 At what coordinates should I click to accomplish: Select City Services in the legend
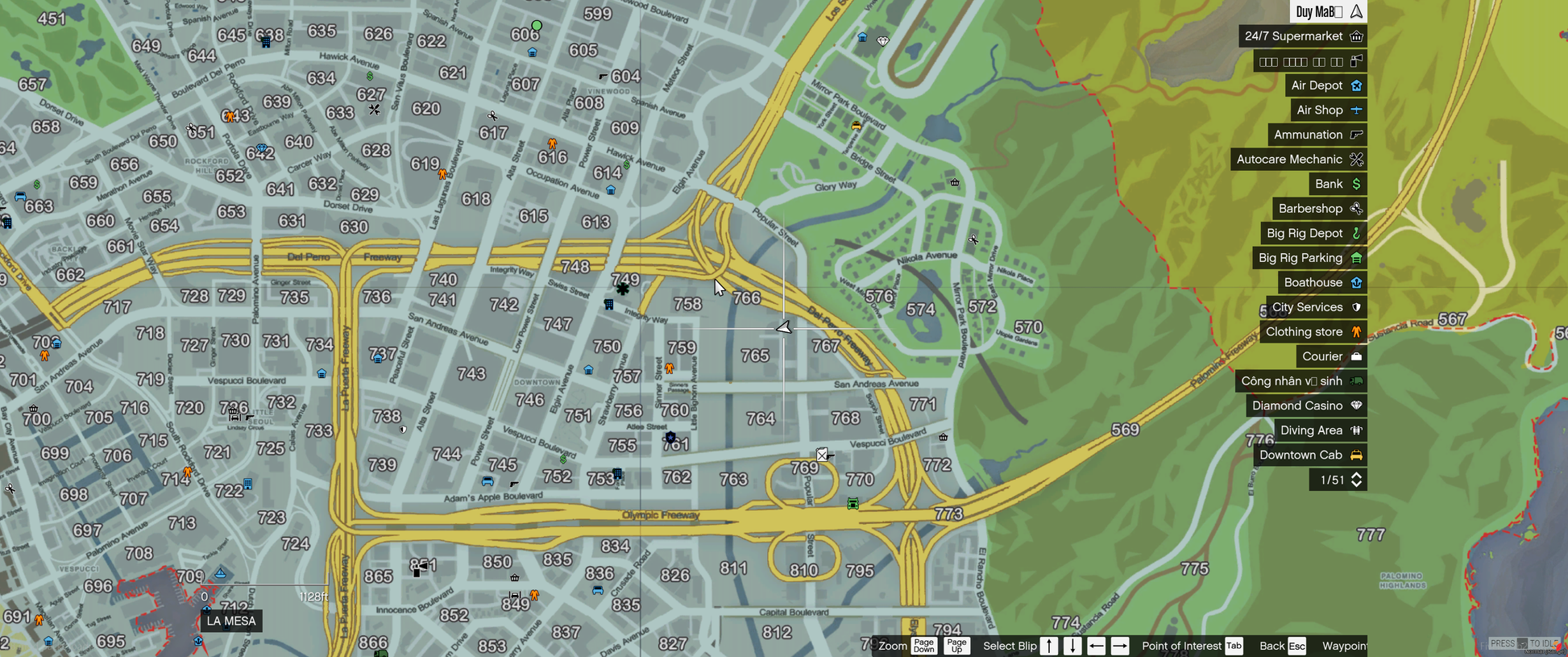pos(1315,307)
